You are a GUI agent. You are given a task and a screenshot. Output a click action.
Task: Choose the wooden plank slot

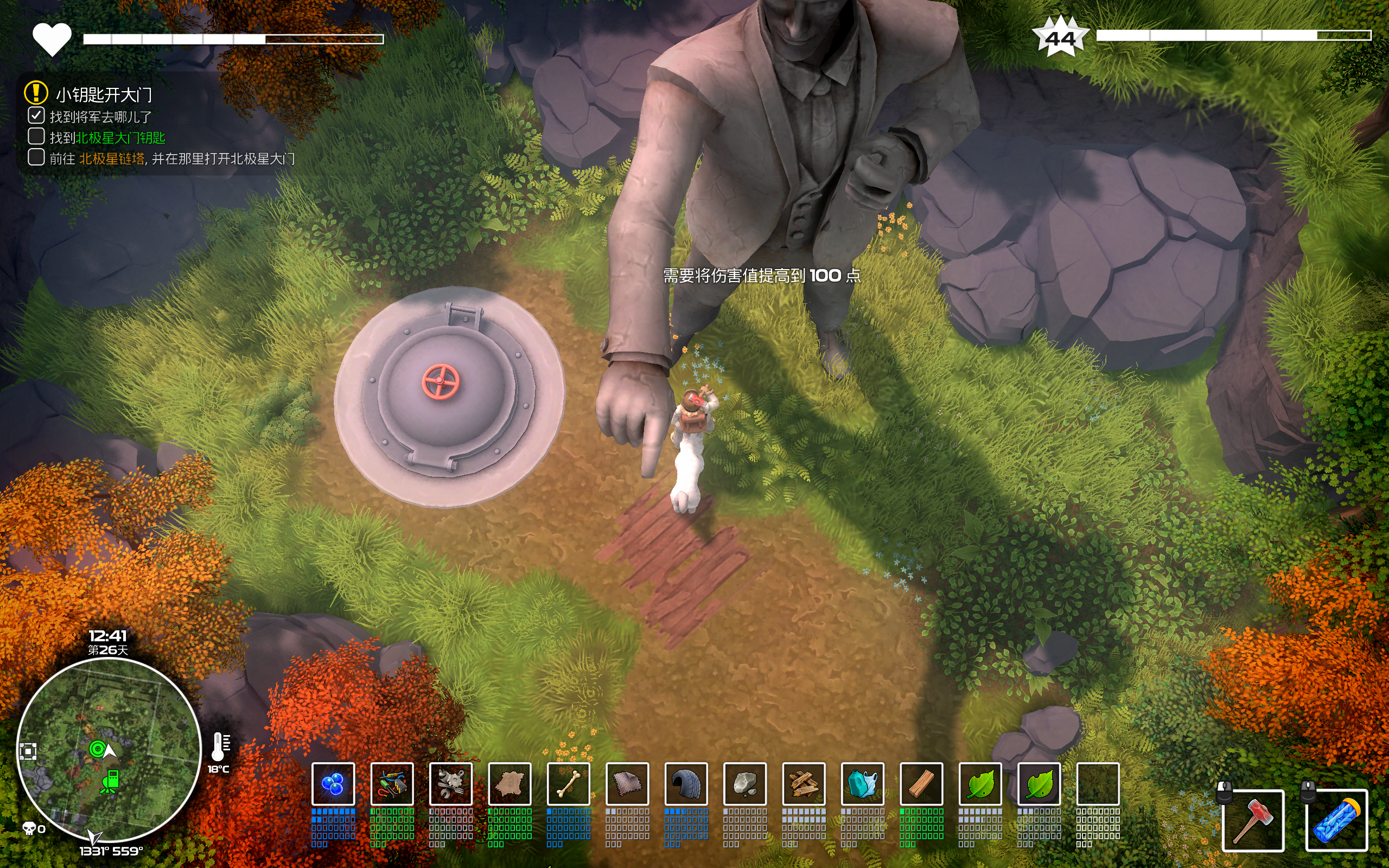pyautogui.click(x=921, y=783)
